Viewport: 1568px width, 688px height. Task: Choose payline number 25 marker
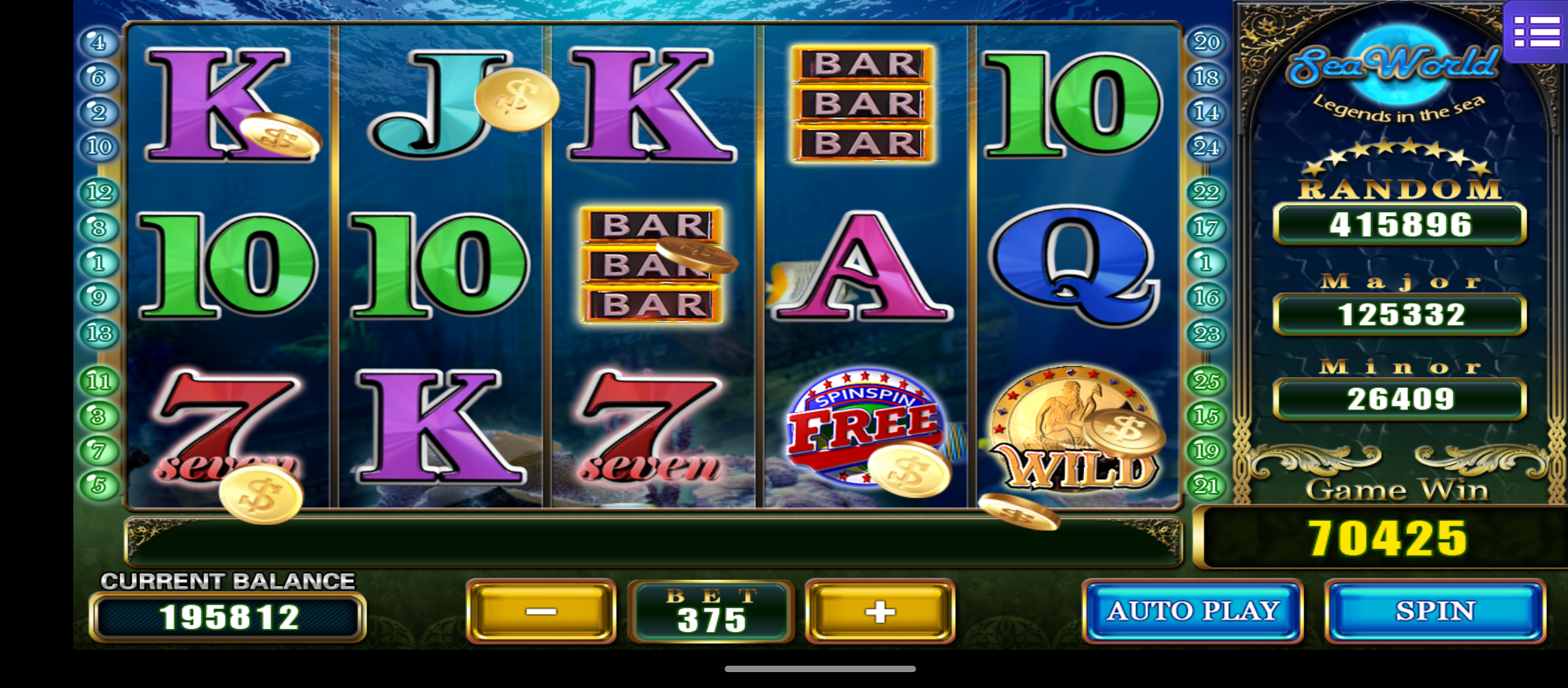pos(1206,381)
